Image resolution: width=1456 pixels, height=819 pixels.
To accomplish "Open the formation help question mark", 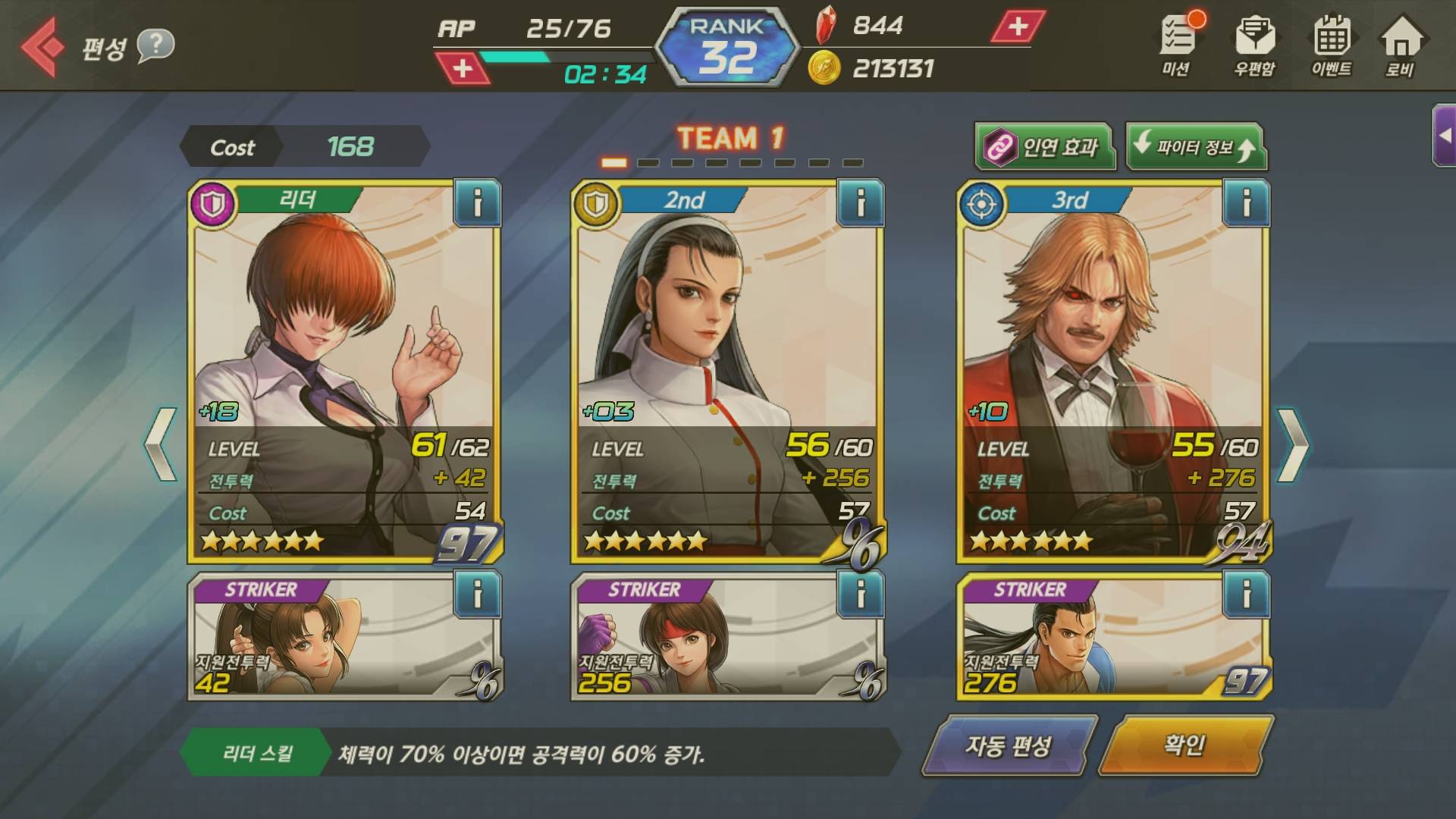I will click(x=155, y=45).
